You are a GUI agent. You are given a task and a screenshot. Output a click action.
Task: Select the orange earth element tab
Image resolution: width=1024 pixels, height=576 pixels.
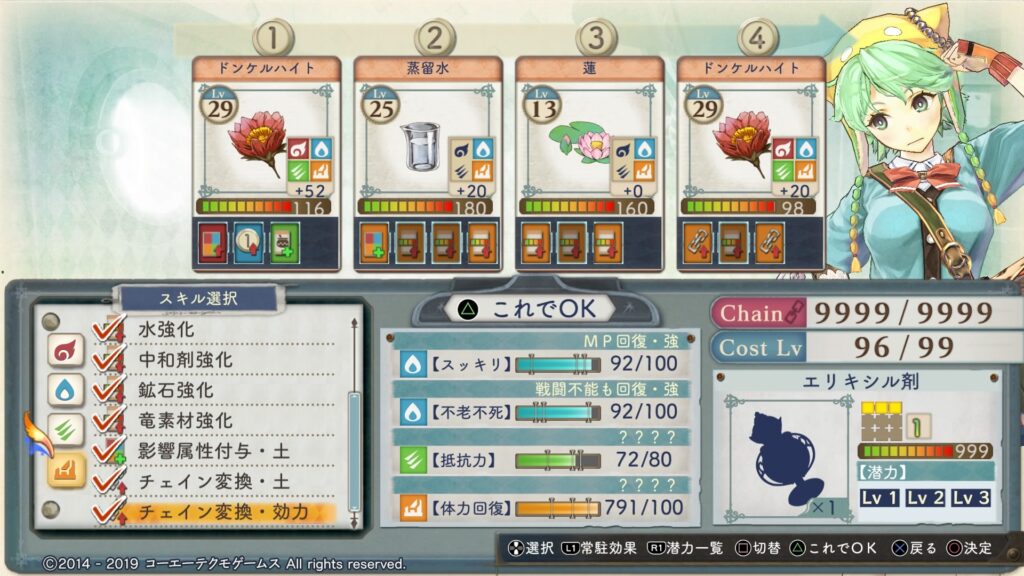click(x=65, y=470)
